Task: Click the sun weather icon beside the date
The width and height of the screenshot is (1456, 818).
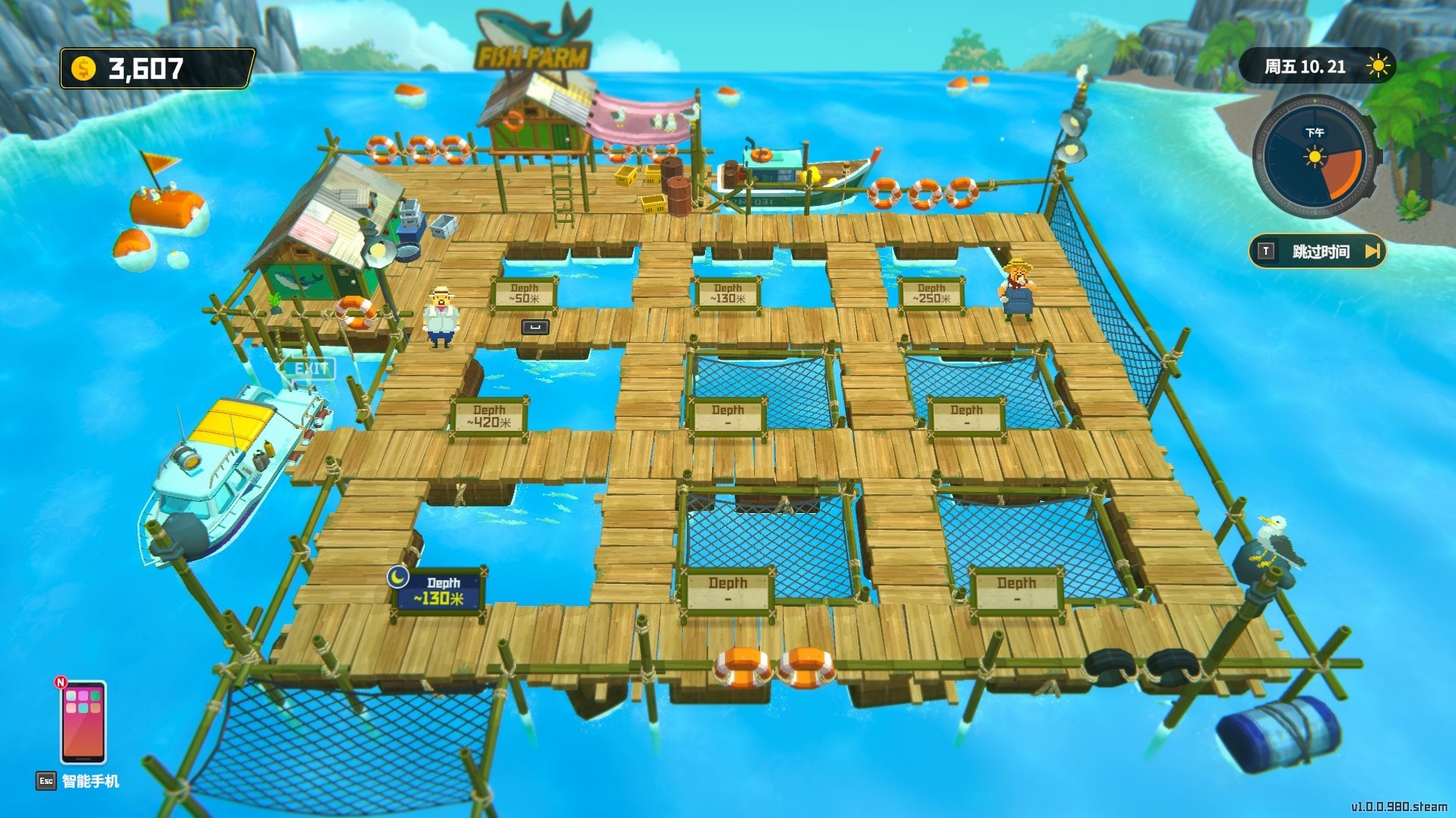Action: click(1379, 66)
